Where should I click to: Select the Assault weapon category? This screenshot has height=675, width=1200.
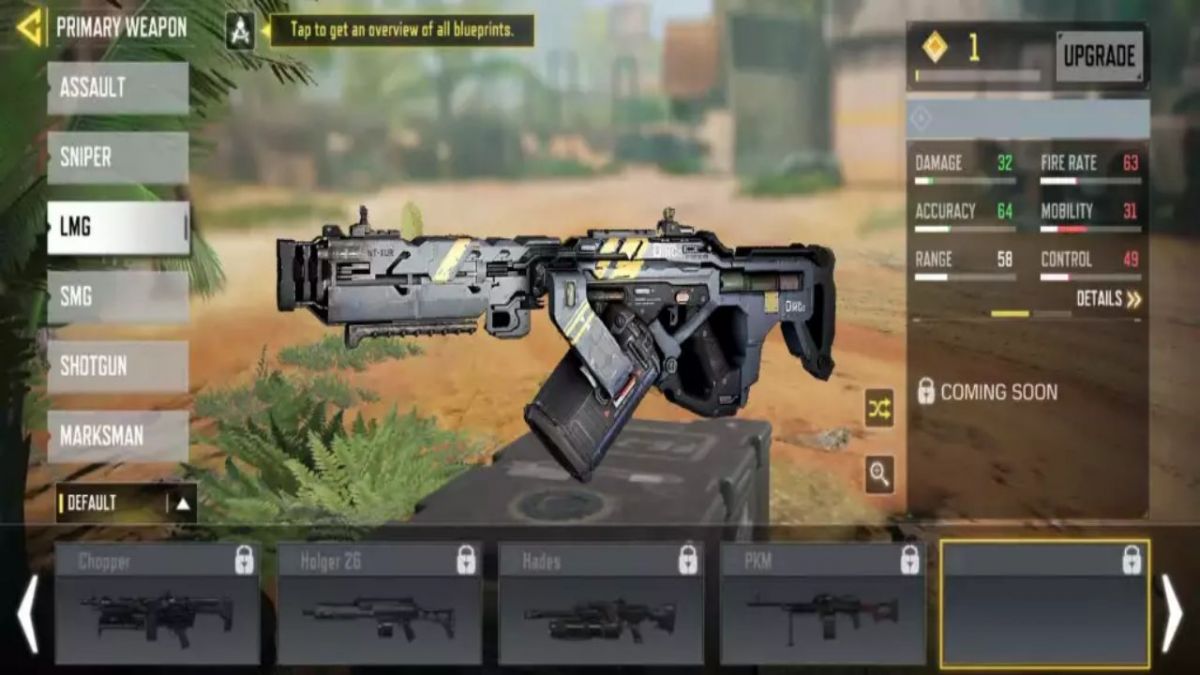click(117, 88)
